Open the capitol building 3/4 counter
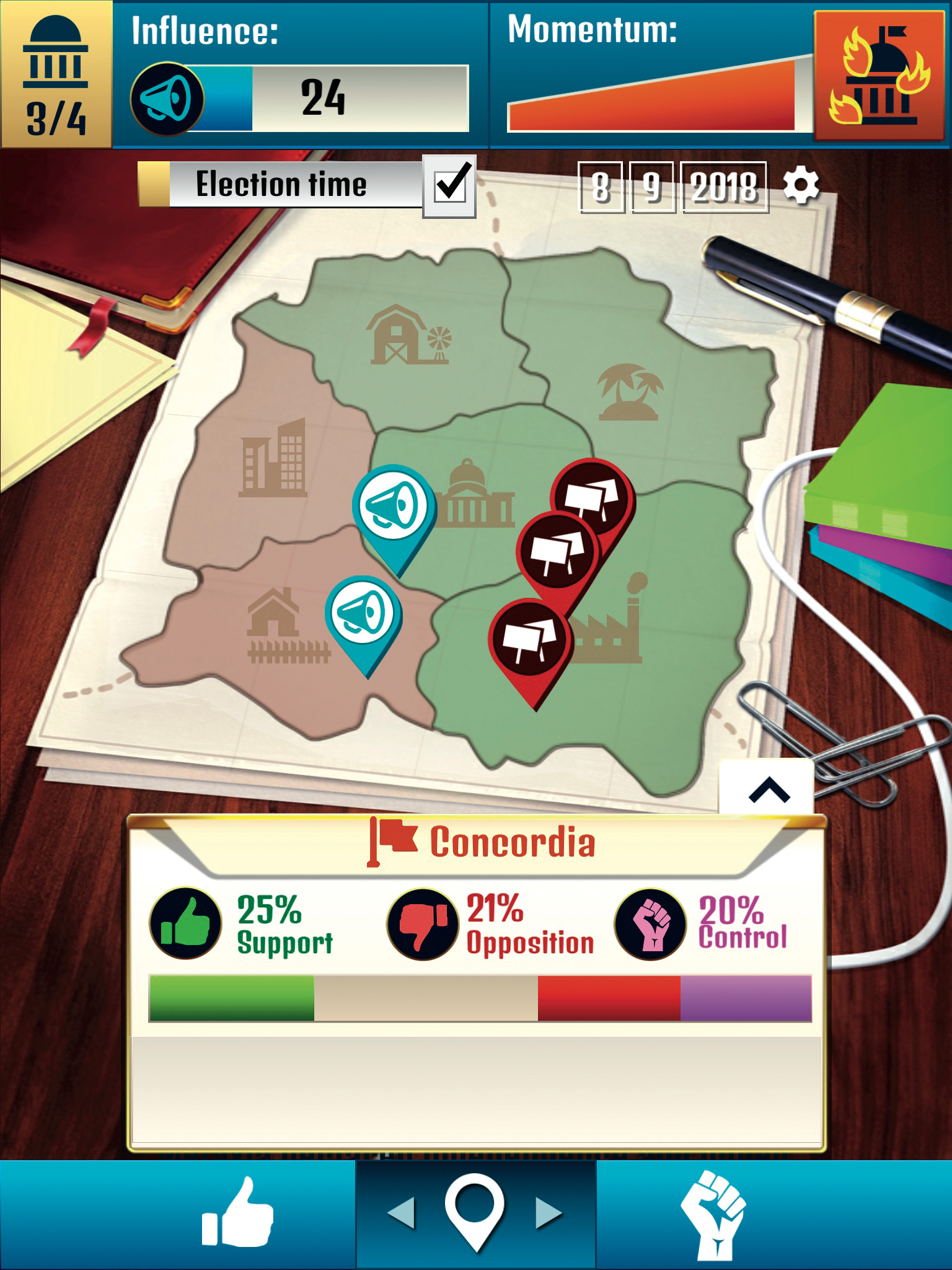The image size is (952, 1270). click(x=56, y=74)
